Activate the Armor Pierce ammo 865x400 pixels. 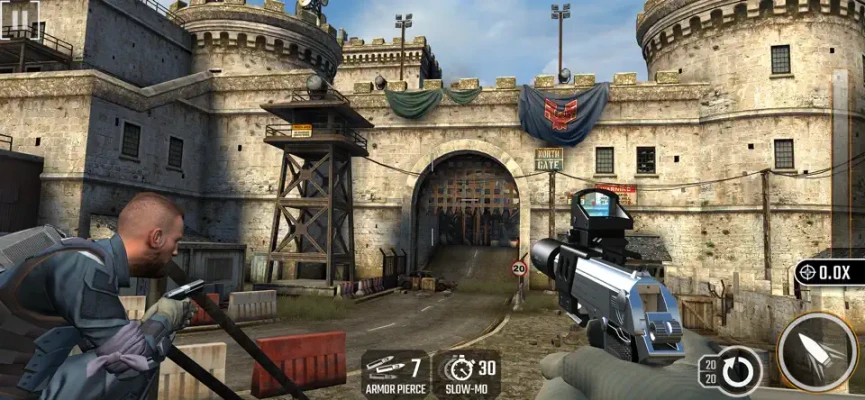395,372
